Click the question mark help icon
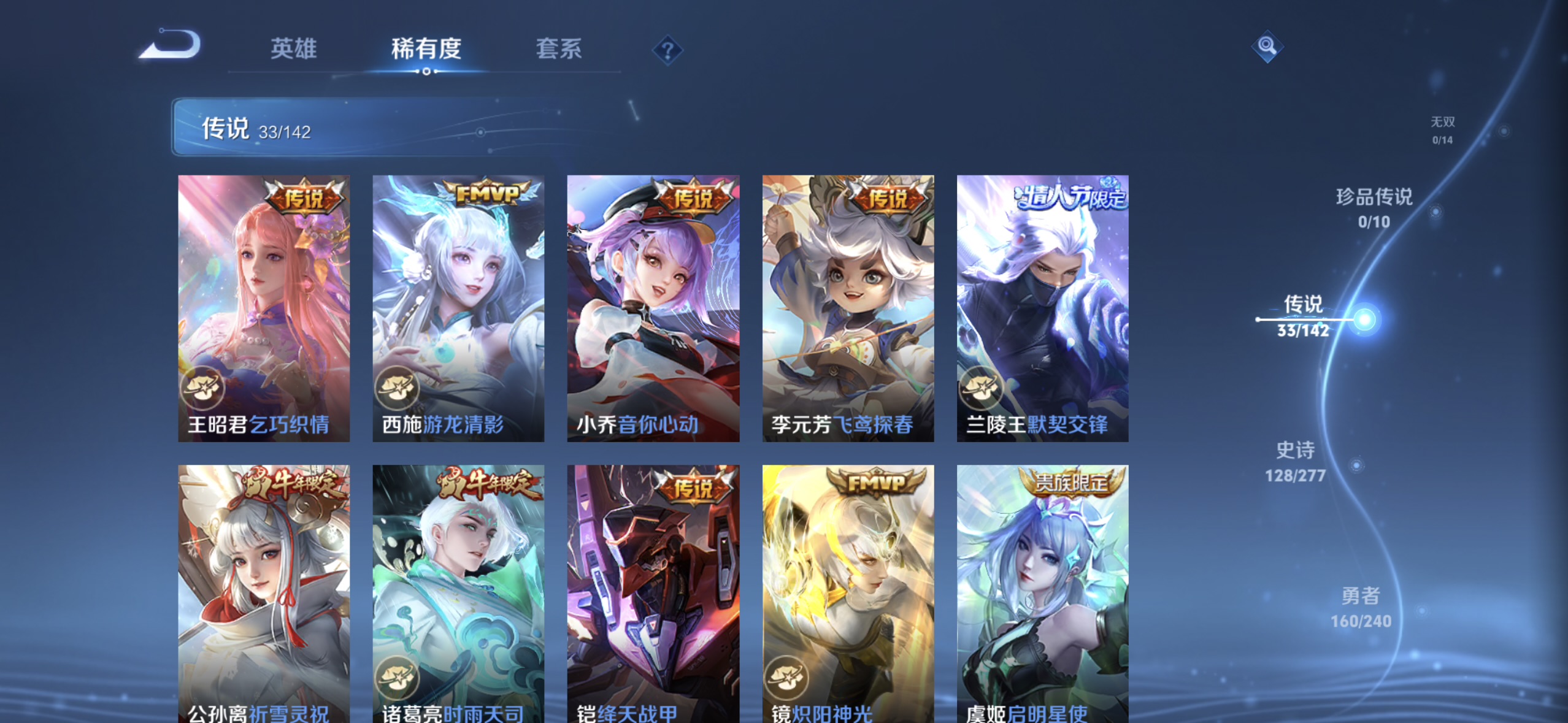Screen dimensions: 1568x723 pos(669,50)
